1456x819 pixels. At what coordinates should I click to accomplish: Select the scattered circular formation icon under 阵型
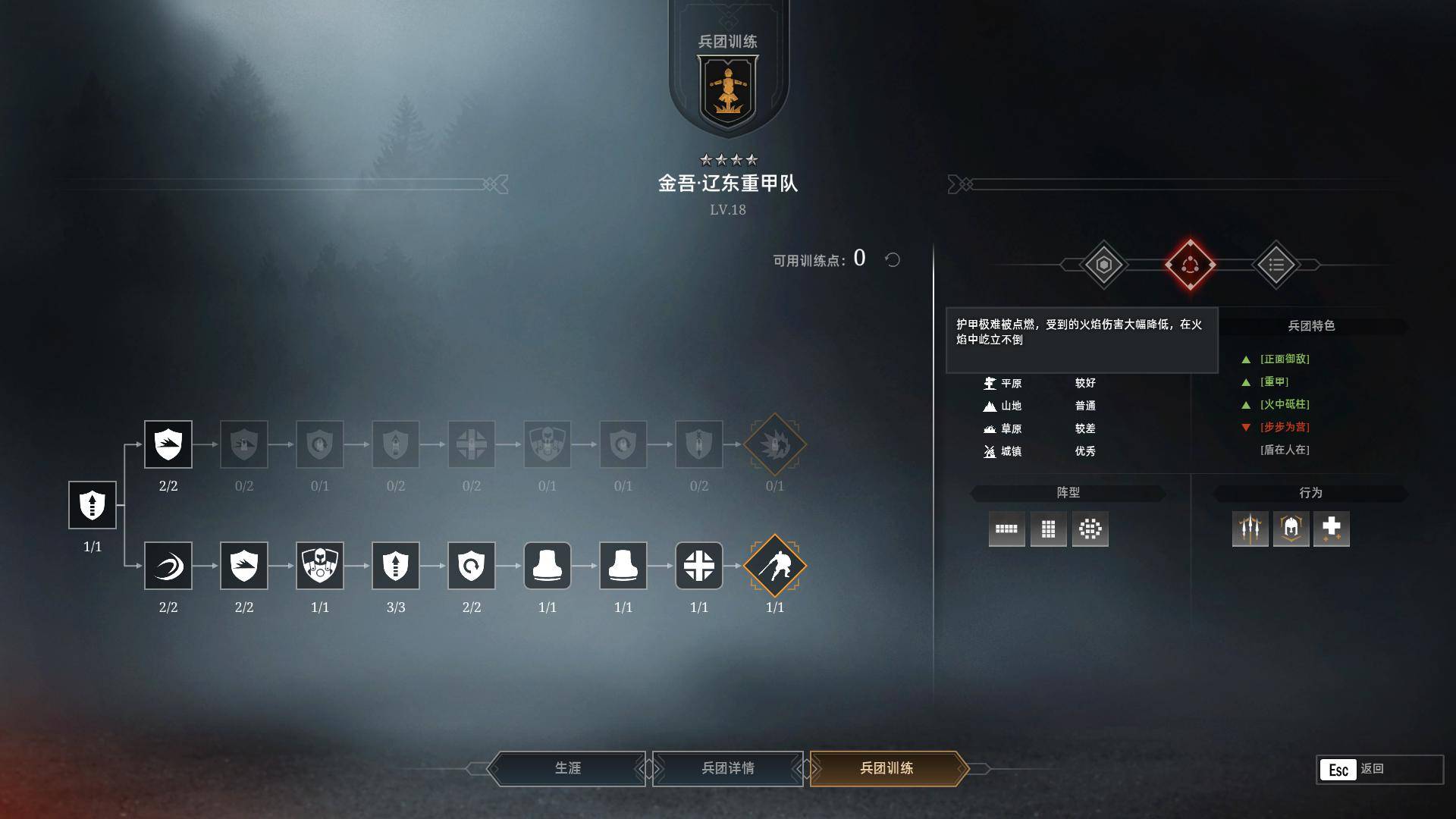click(x=1090, y=529)
